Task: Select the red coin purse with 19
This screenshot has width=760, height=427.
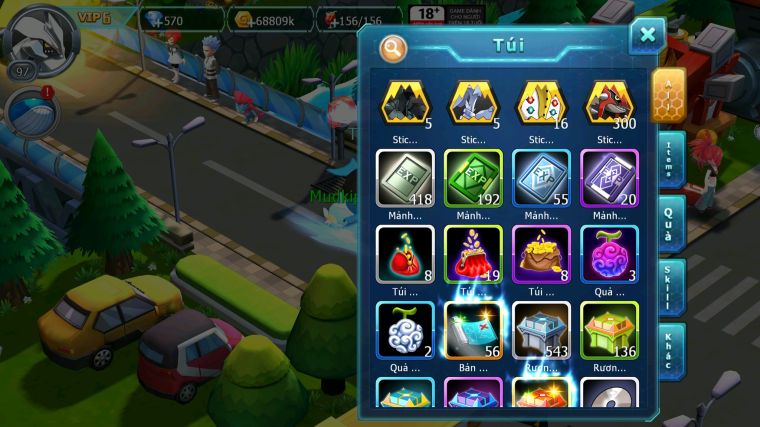Action: click(x=473, y=254)
